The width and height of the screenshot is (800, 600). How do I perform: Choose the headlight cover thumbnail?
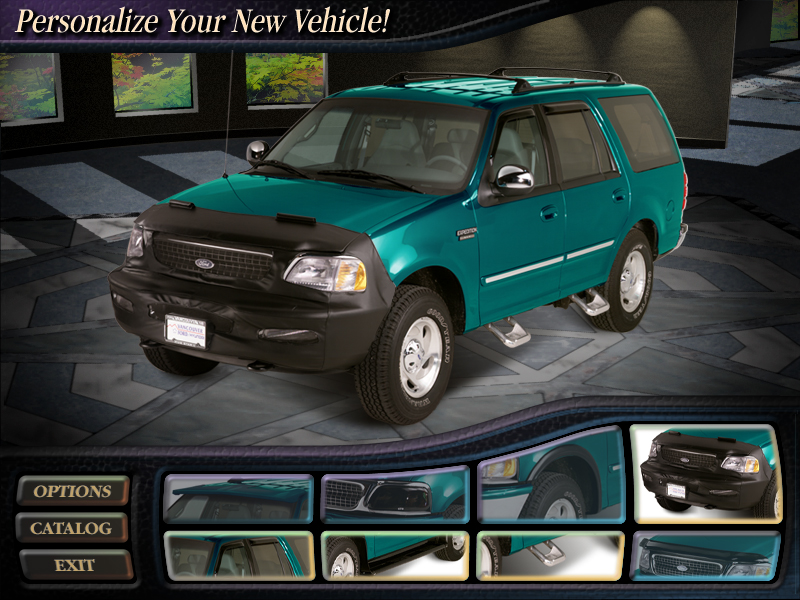(x=394, y=496)
